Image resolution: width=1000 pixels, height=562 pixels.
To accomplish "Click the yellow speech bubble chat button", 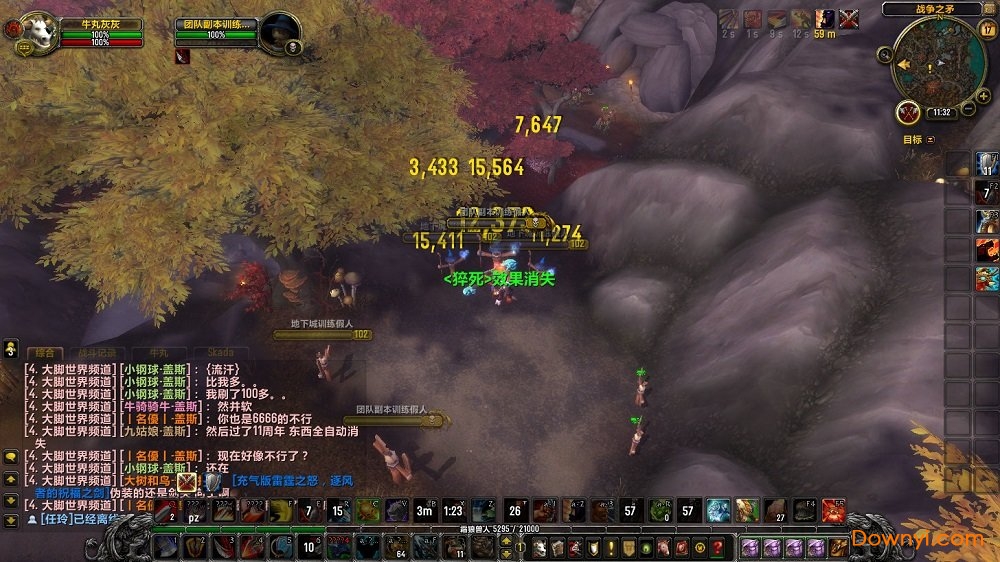I will pyautogui.click(x=11, y=457).
